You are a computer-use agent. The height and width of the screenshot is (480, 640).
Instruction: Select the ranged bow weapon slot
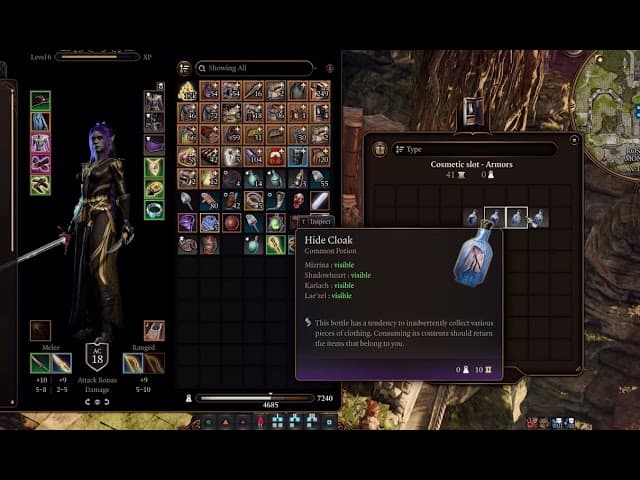point(133,363)
